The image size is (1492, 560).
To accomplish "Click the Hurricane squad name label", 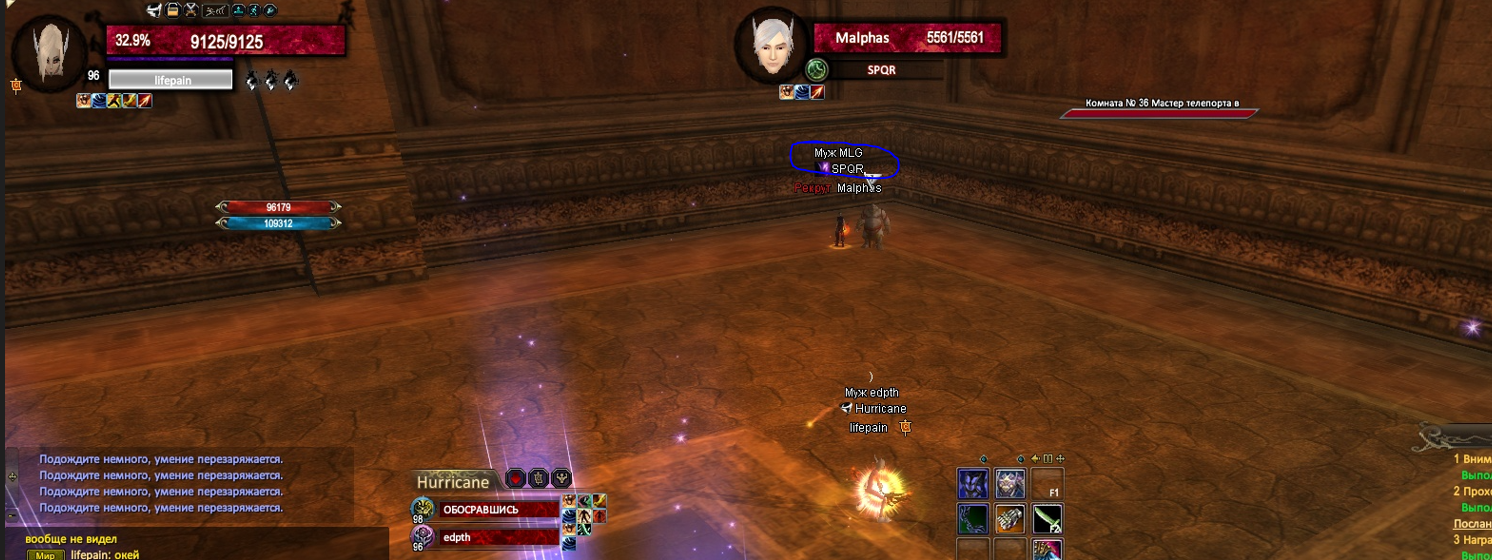I will point(453,481).
